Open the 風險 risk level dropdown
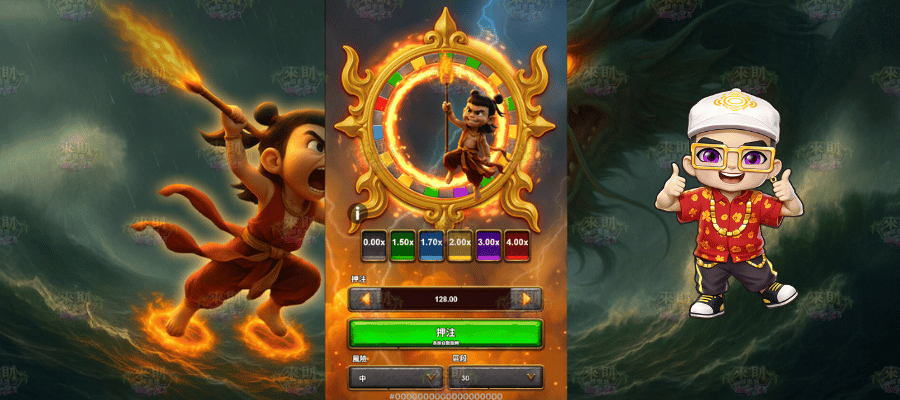 [x=396, y=377]
